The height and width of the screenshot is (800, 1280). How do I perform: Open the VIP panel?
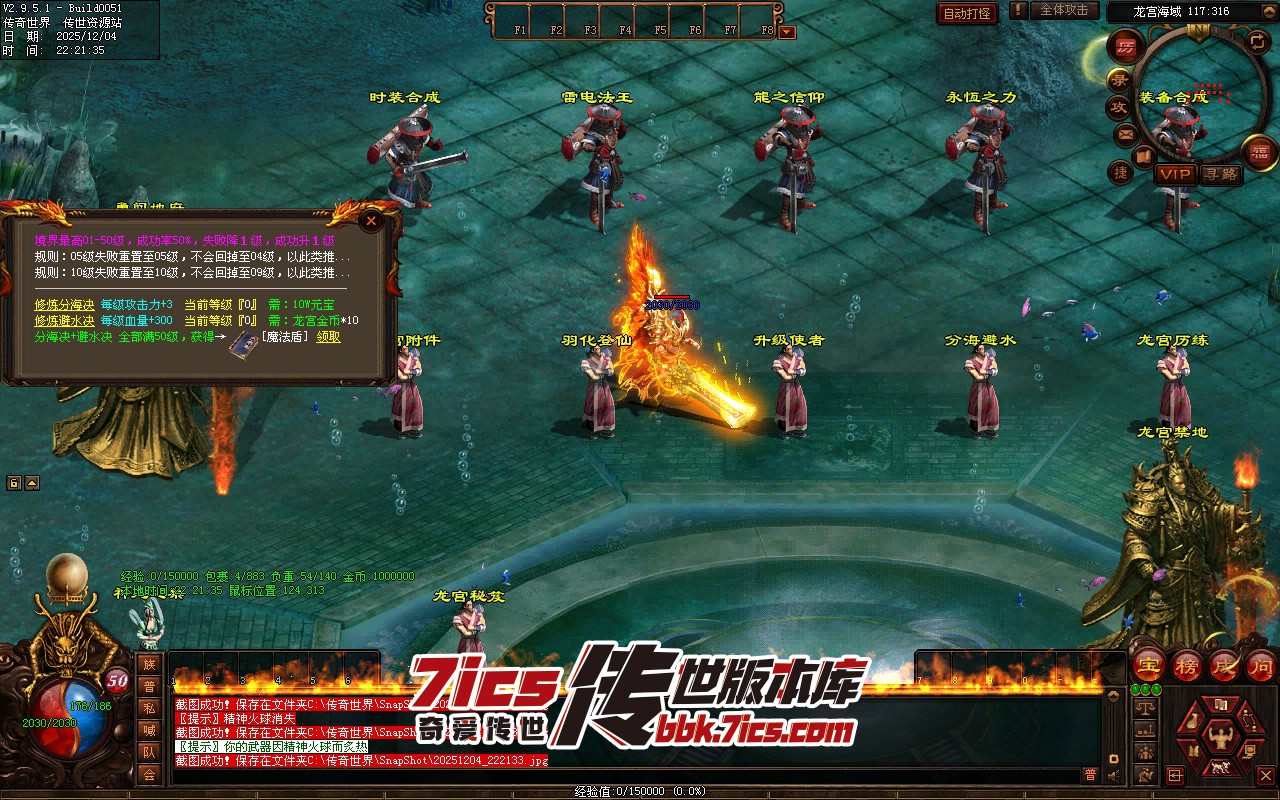[x=1175, y=174]
